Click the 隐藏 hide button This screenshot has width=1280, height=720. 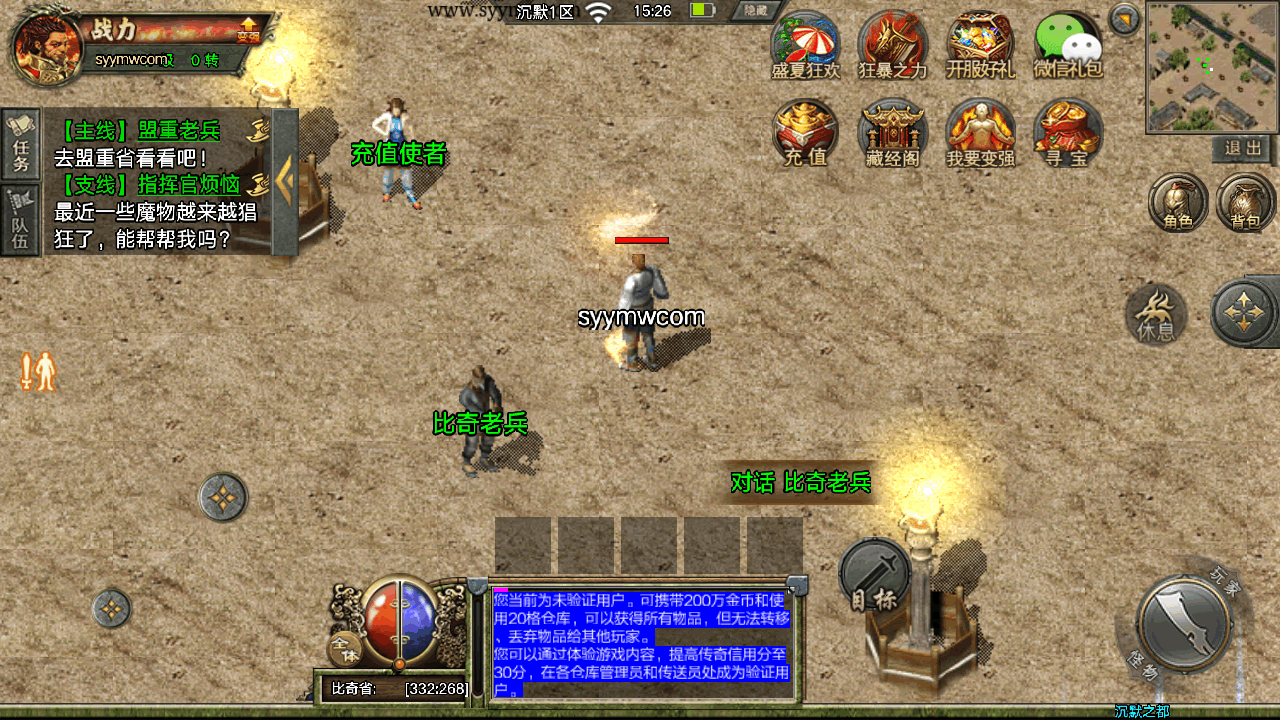(754, 11)
